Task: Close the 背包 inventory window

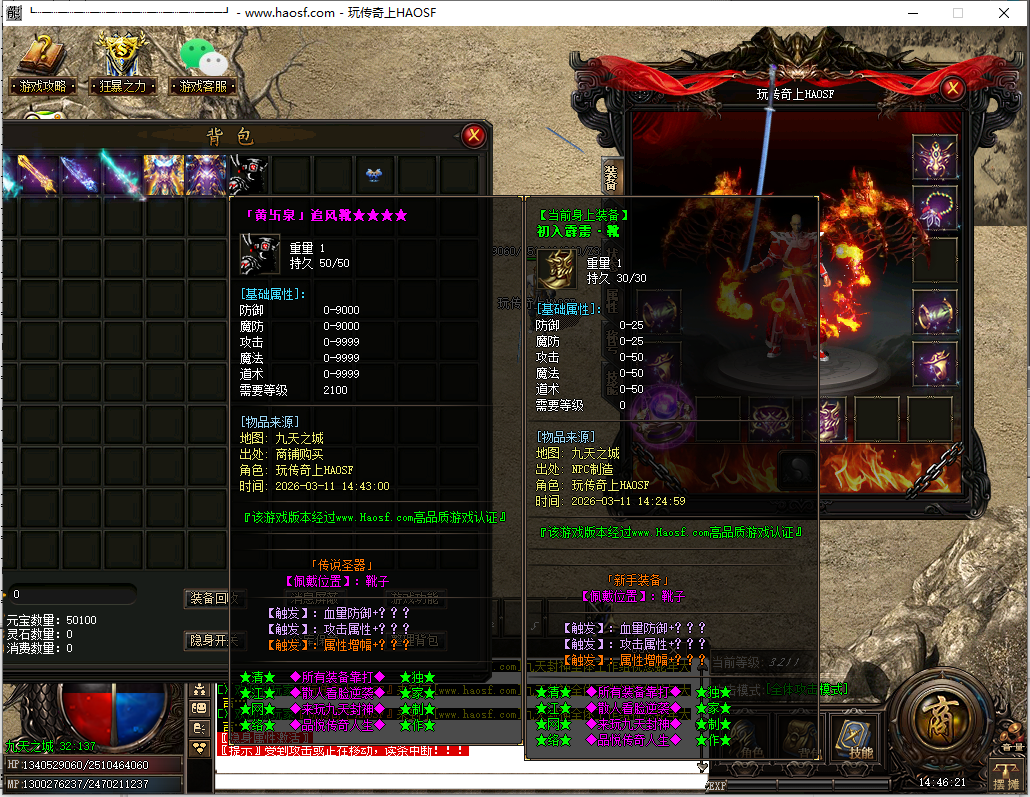Action: pyautogui.click(x=474, y=136)
